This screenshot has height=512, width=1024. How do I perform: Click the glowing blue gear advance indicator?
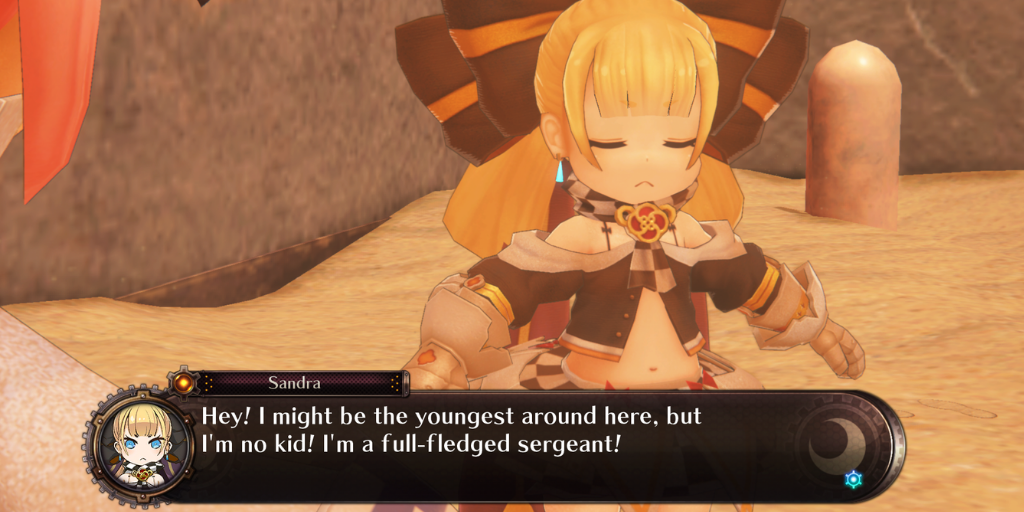click(852, 480)
